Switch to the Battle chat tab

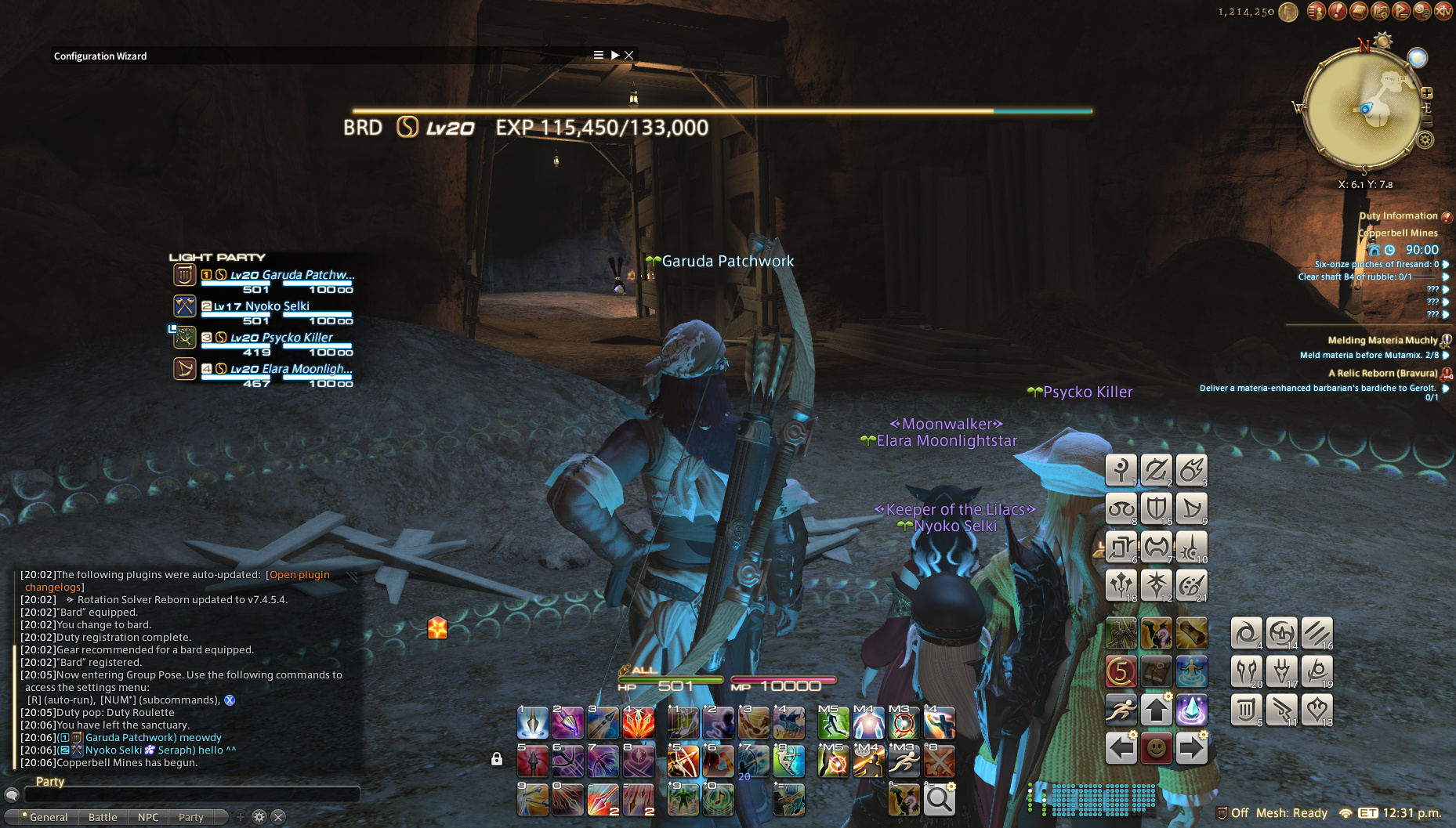coord(103,817)
